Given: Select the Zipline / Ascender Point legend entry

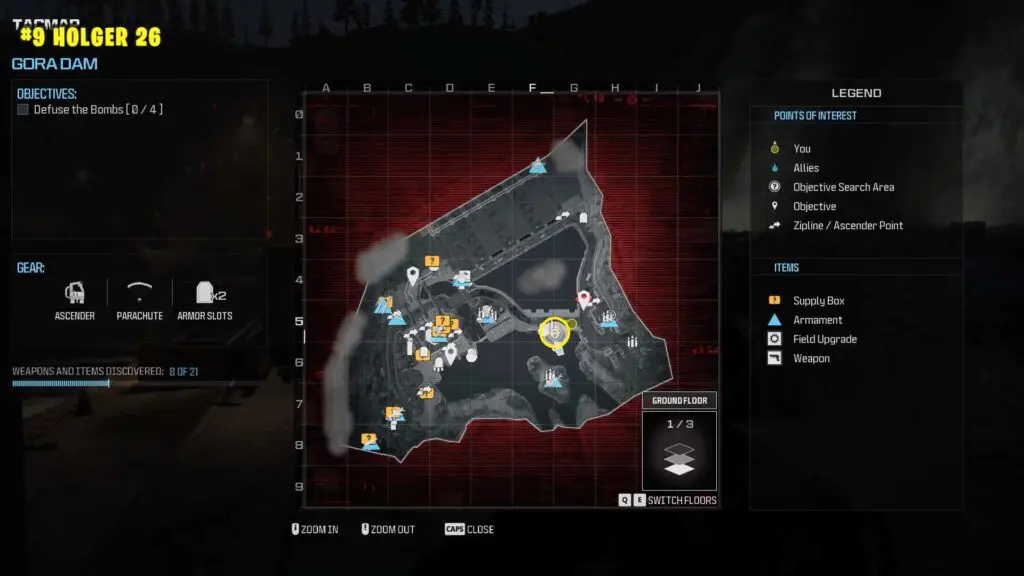Looking at the screenshot, I should (x=847, y=225).
